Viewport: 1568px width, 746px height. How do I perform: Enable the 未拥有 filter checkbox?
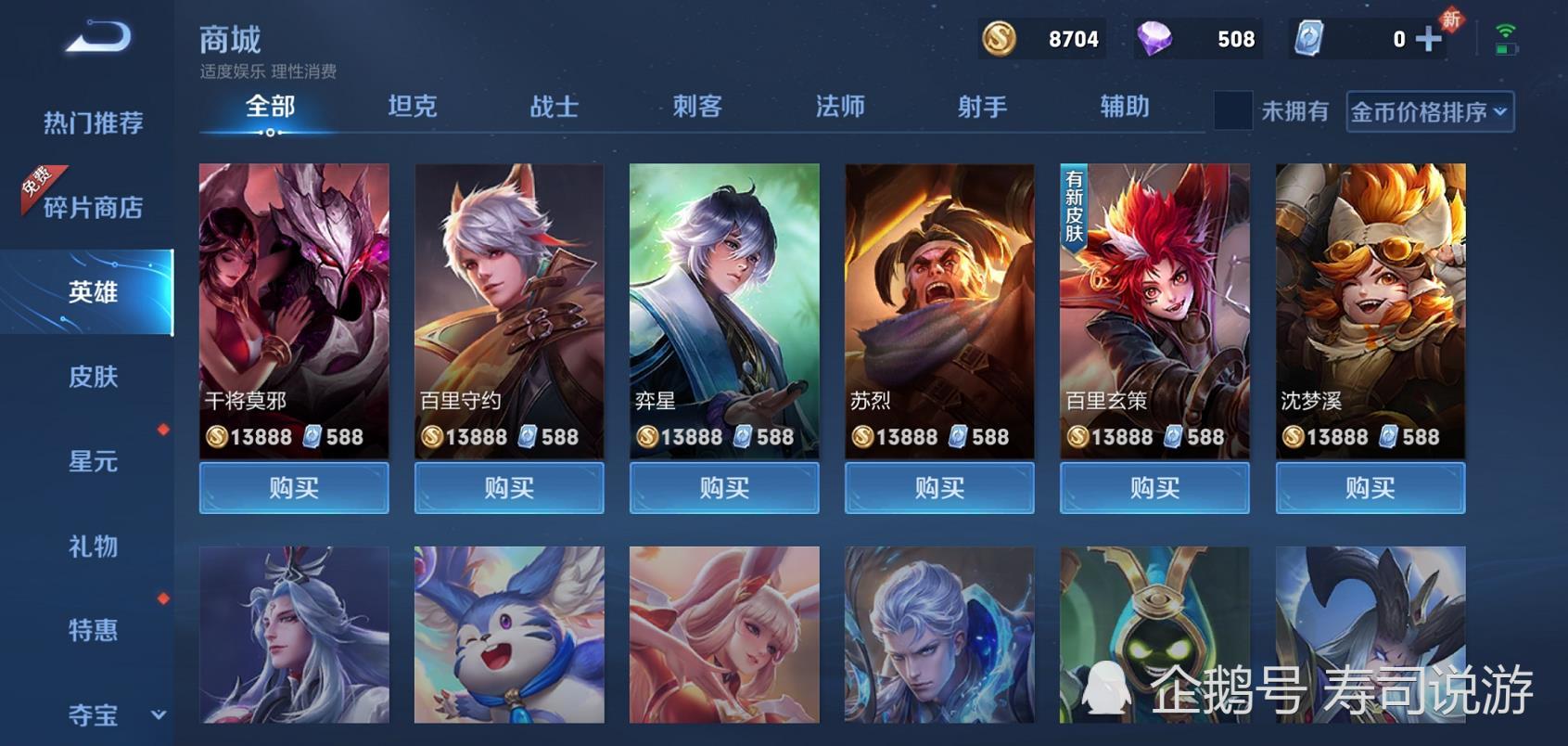1233,111
